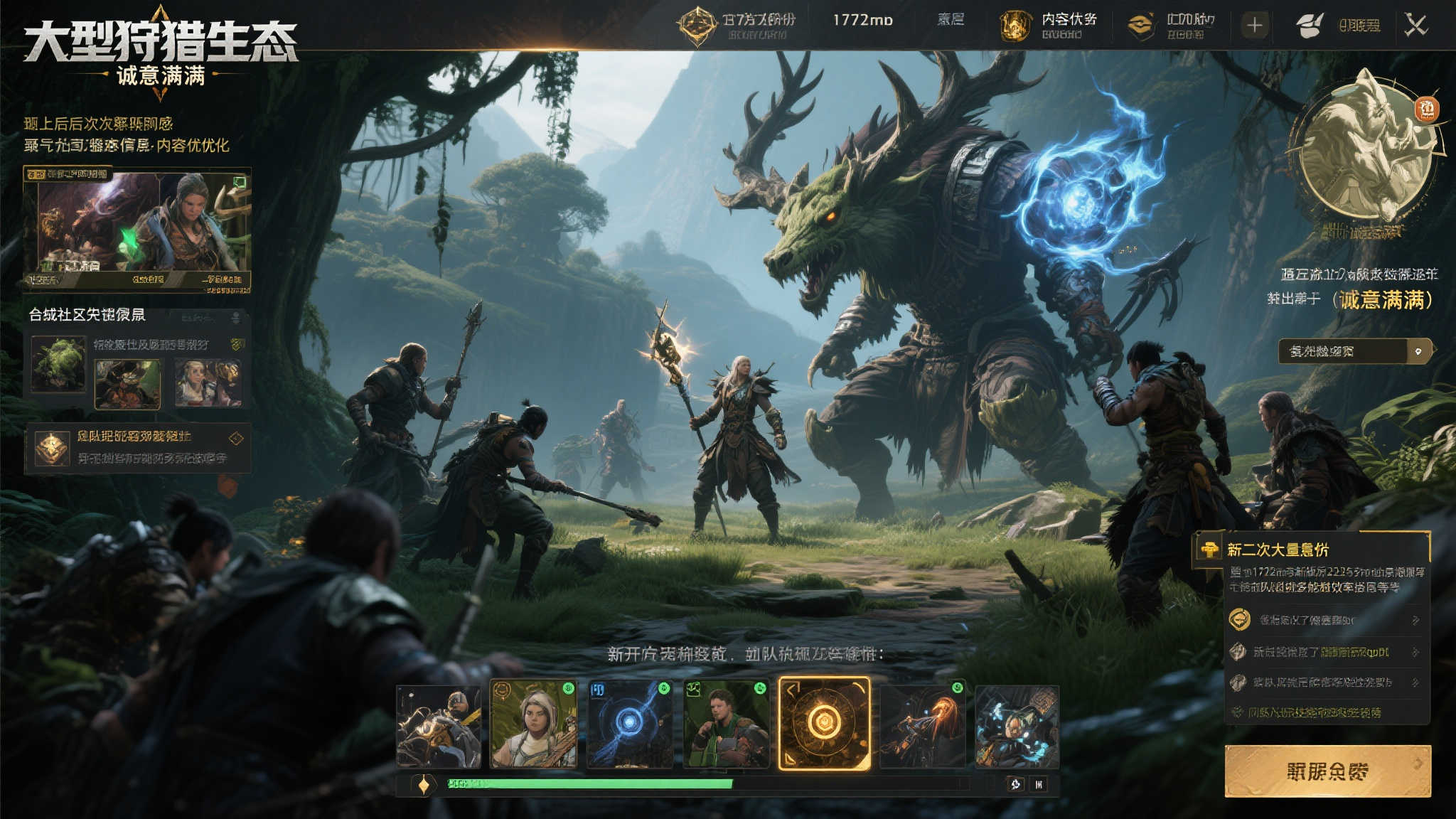
Task: Select the green moss monster thumbnail
Action: (x=58, y=365)
